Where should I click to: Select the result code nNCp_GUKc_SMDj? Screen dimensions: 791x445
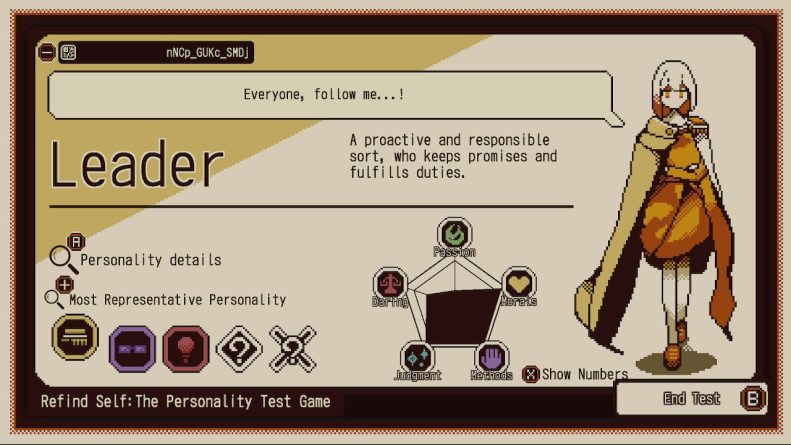coord(208,52)
